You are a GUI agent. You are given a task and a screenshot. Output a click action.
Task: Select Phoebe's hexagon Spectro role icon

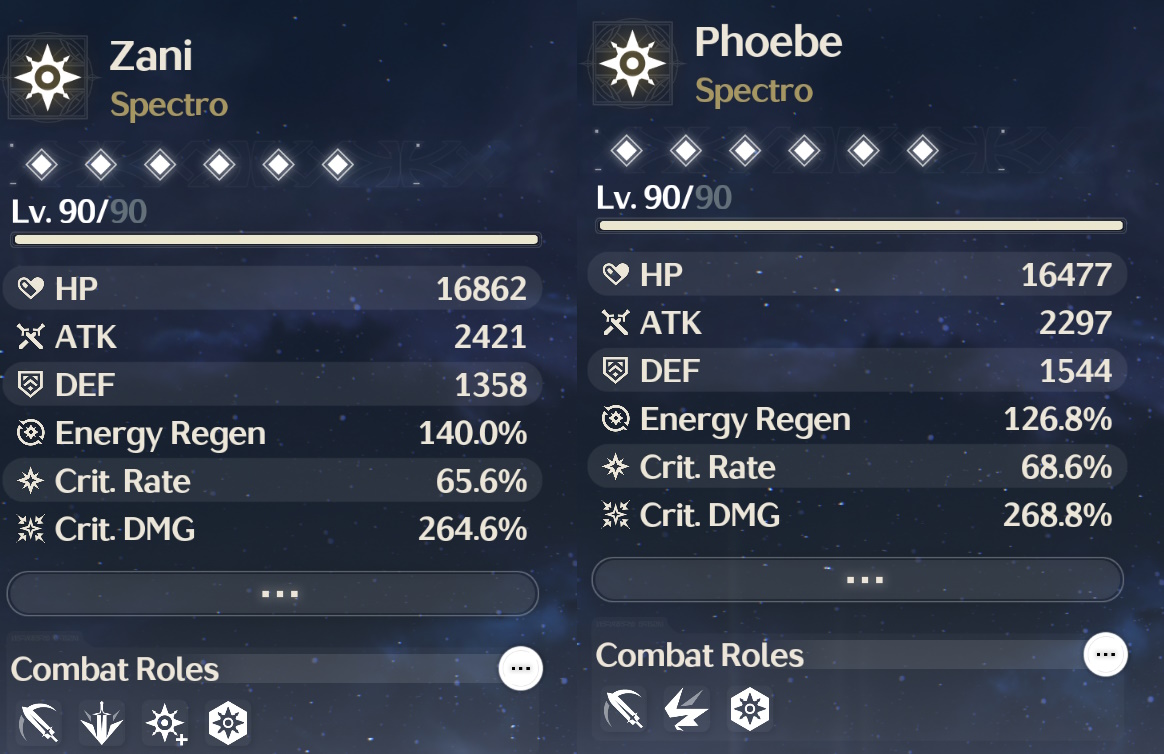749,709
